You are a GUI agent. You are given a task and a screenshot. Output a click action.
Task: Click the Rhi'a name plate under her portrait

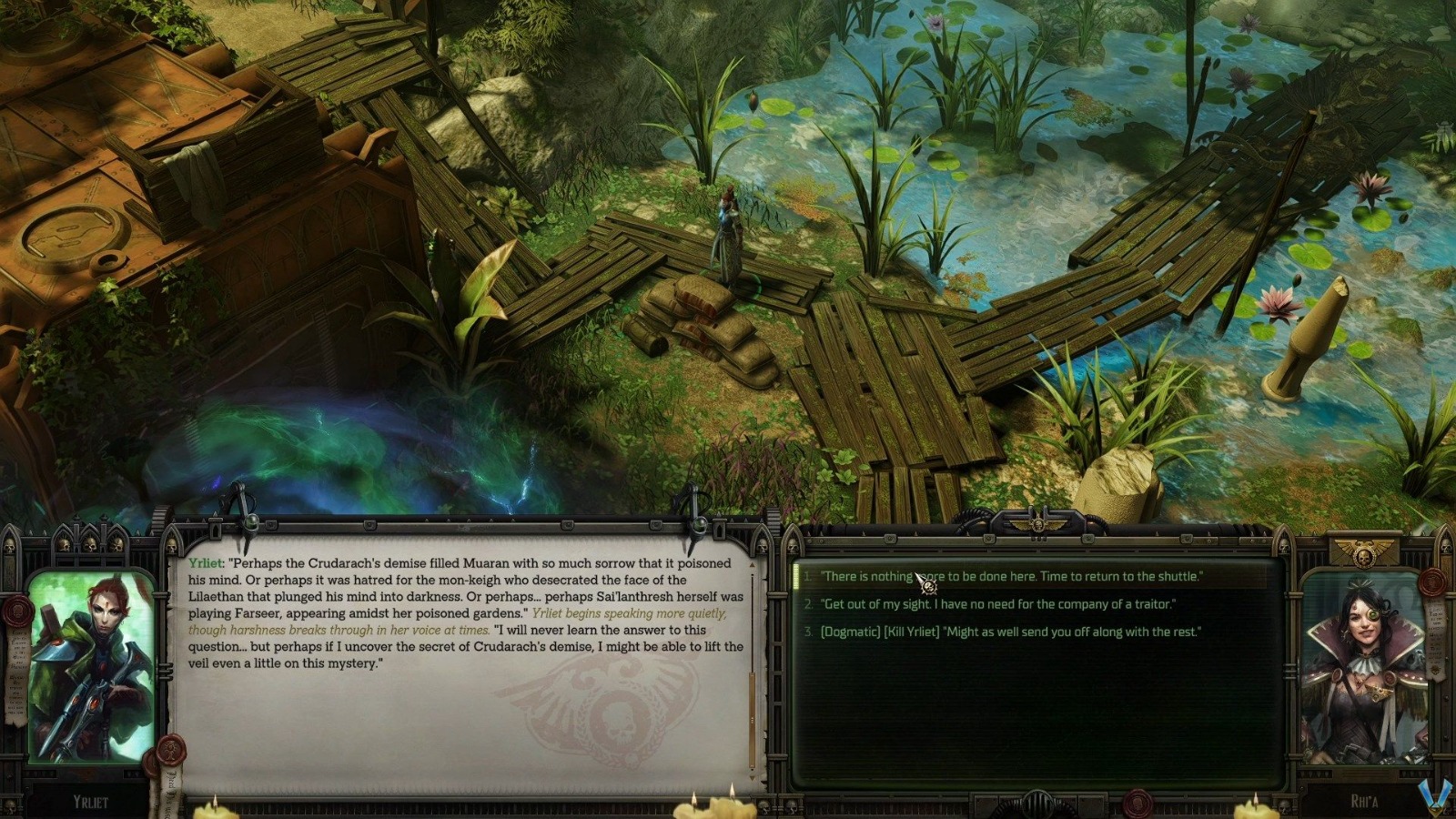(x=1364, y=799)
